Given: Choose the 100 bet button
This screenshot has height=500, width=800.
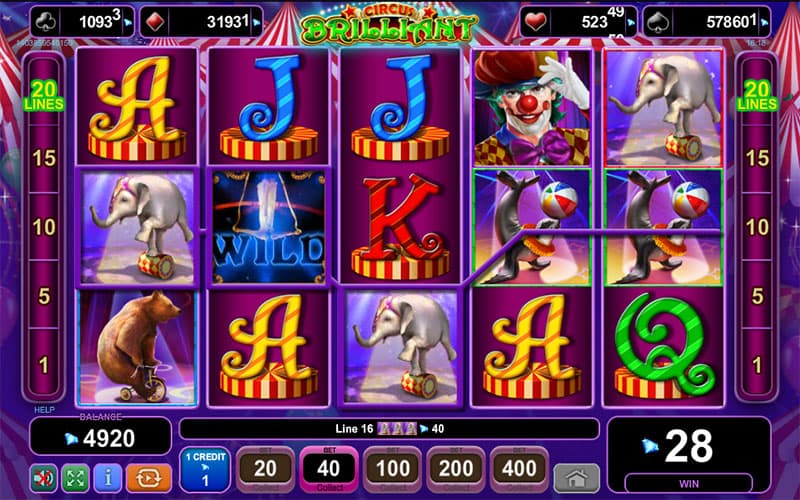Looking at the screenshot, I should (x=393, y=468).
